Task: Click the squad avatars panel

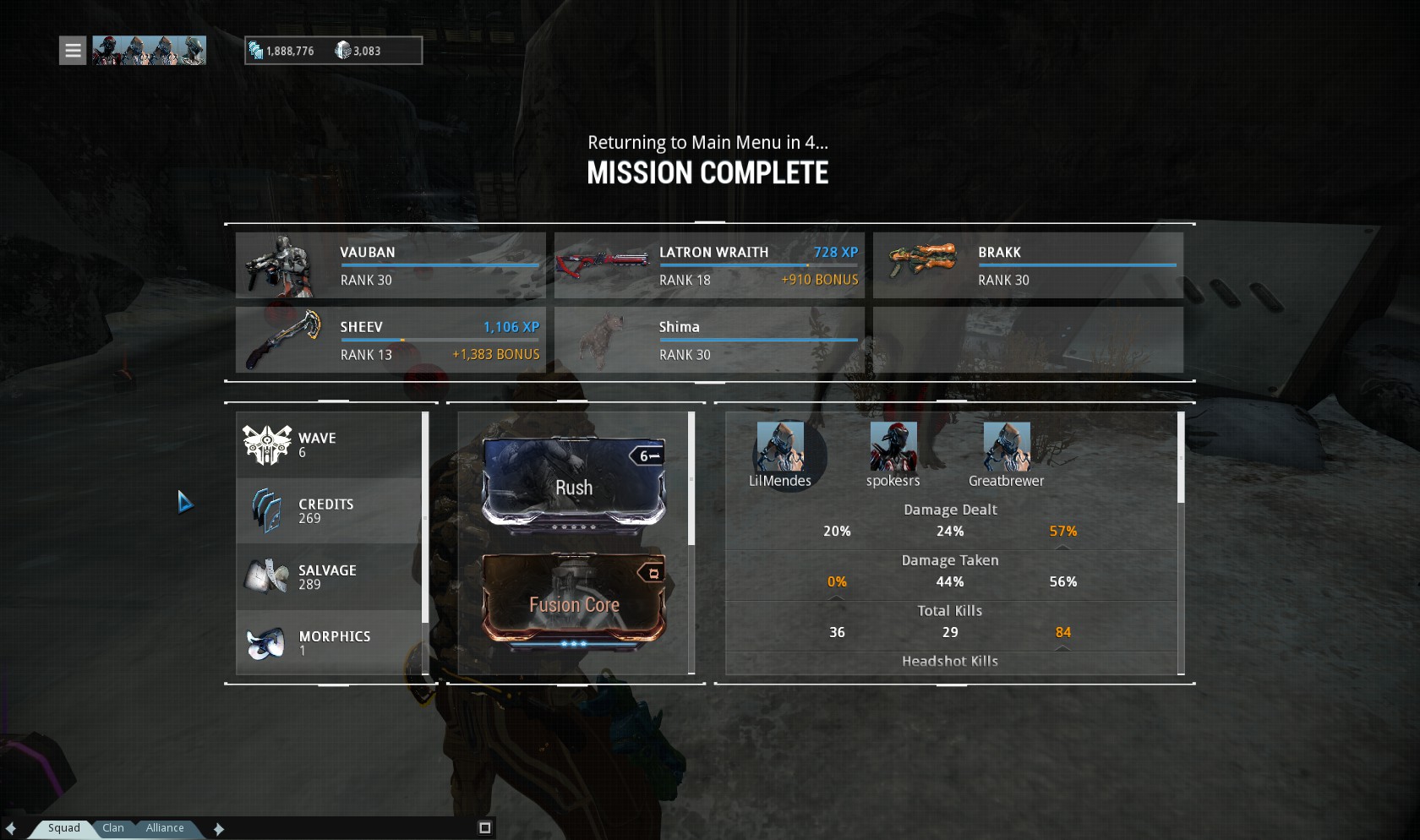Action: pyautogui.click(x=149, y=51)
